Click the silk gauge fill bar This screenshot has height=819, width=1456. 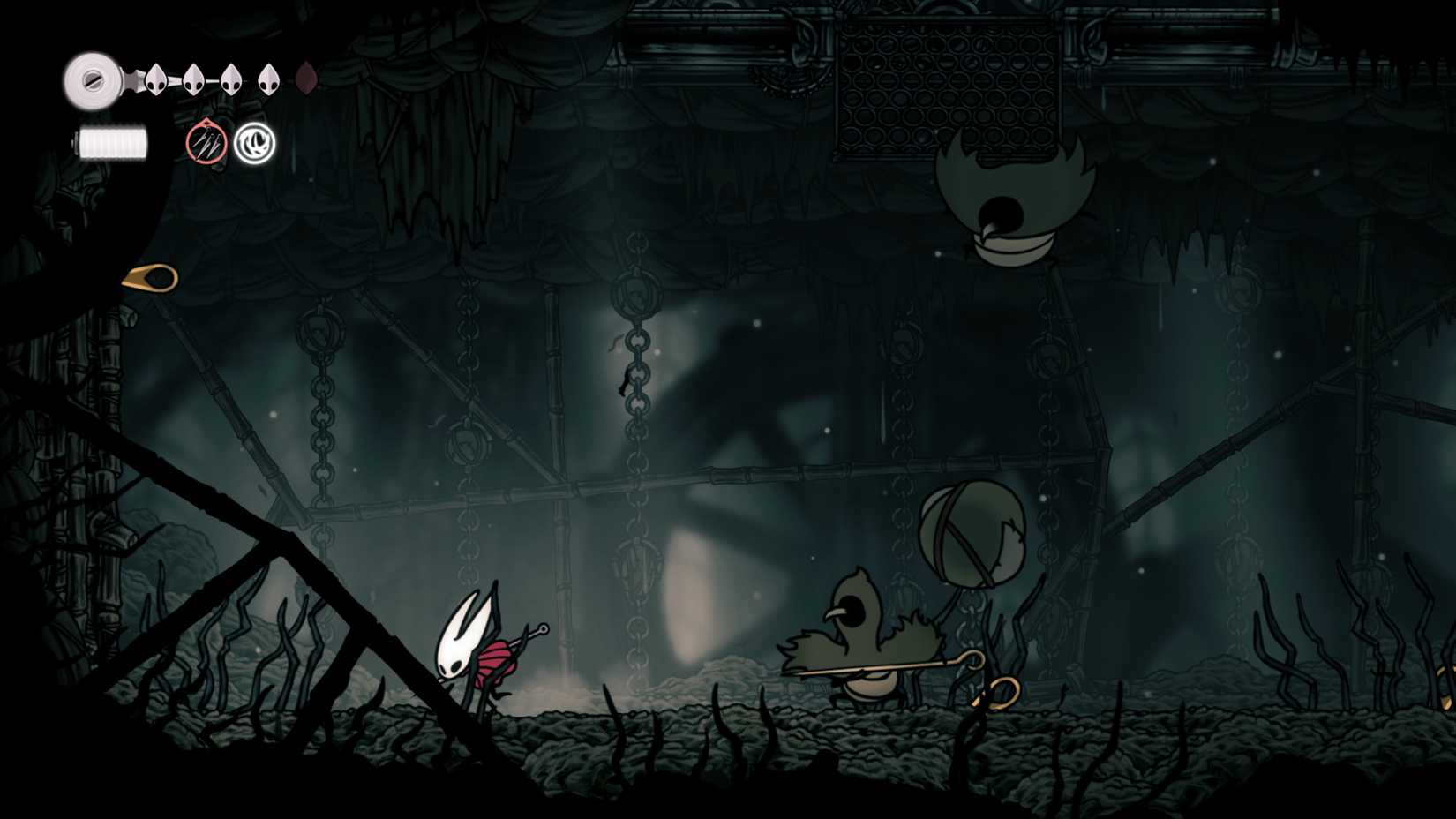[x=110, y=141]
